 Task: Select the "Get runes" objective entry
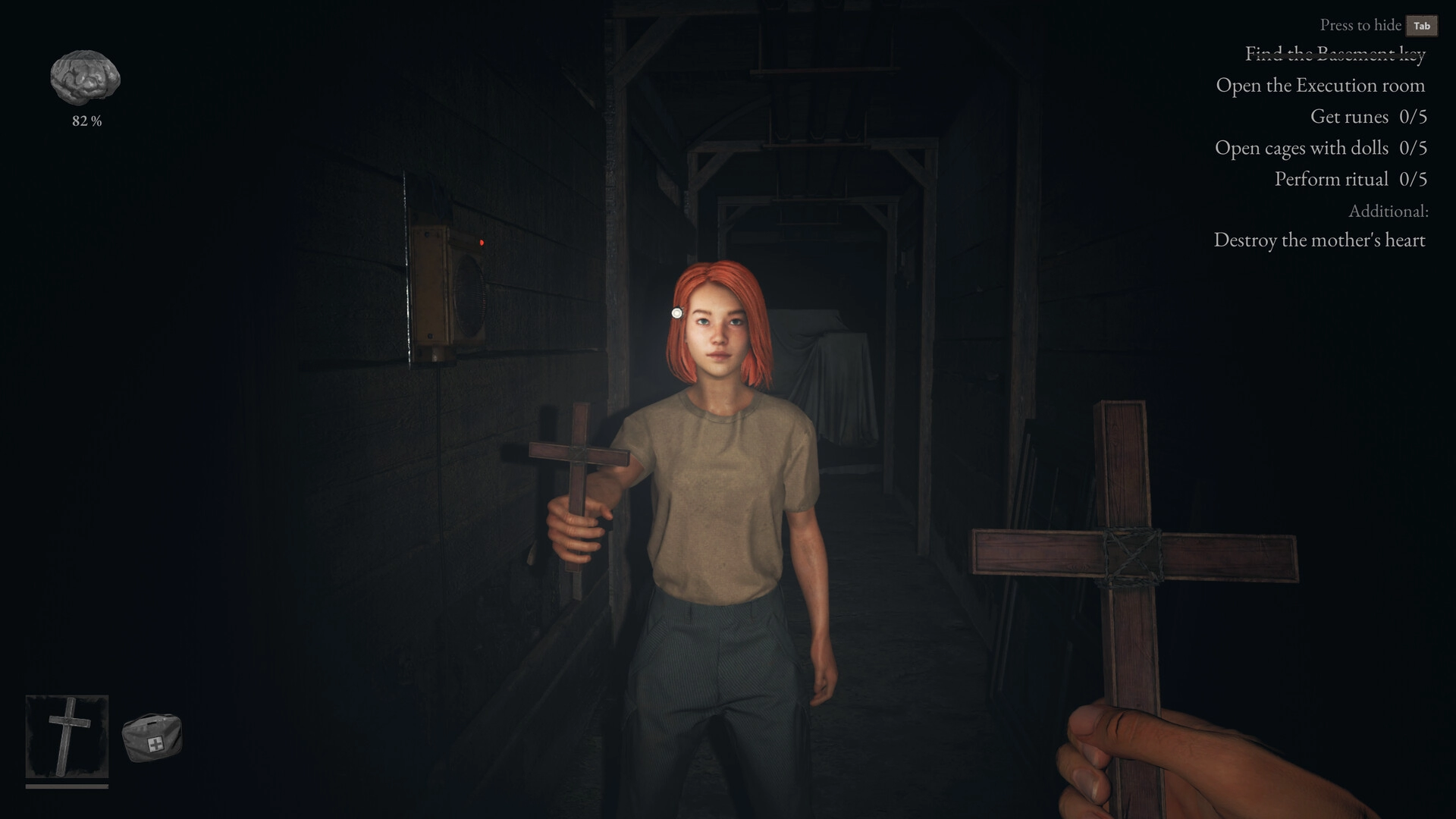tap(1368, 117)
